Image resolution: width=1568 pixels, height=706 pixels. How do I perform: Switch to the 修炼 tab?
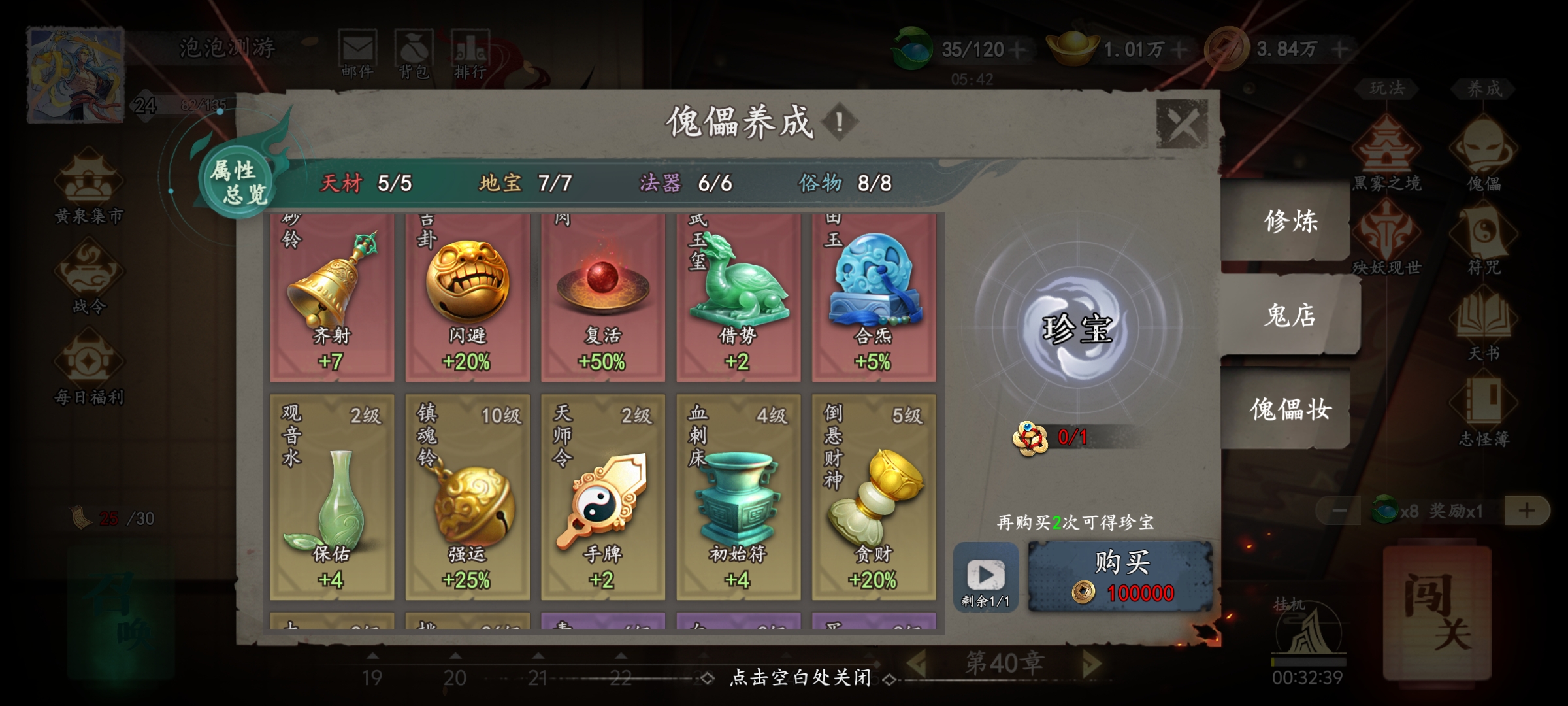click(x=1290, y=222)
